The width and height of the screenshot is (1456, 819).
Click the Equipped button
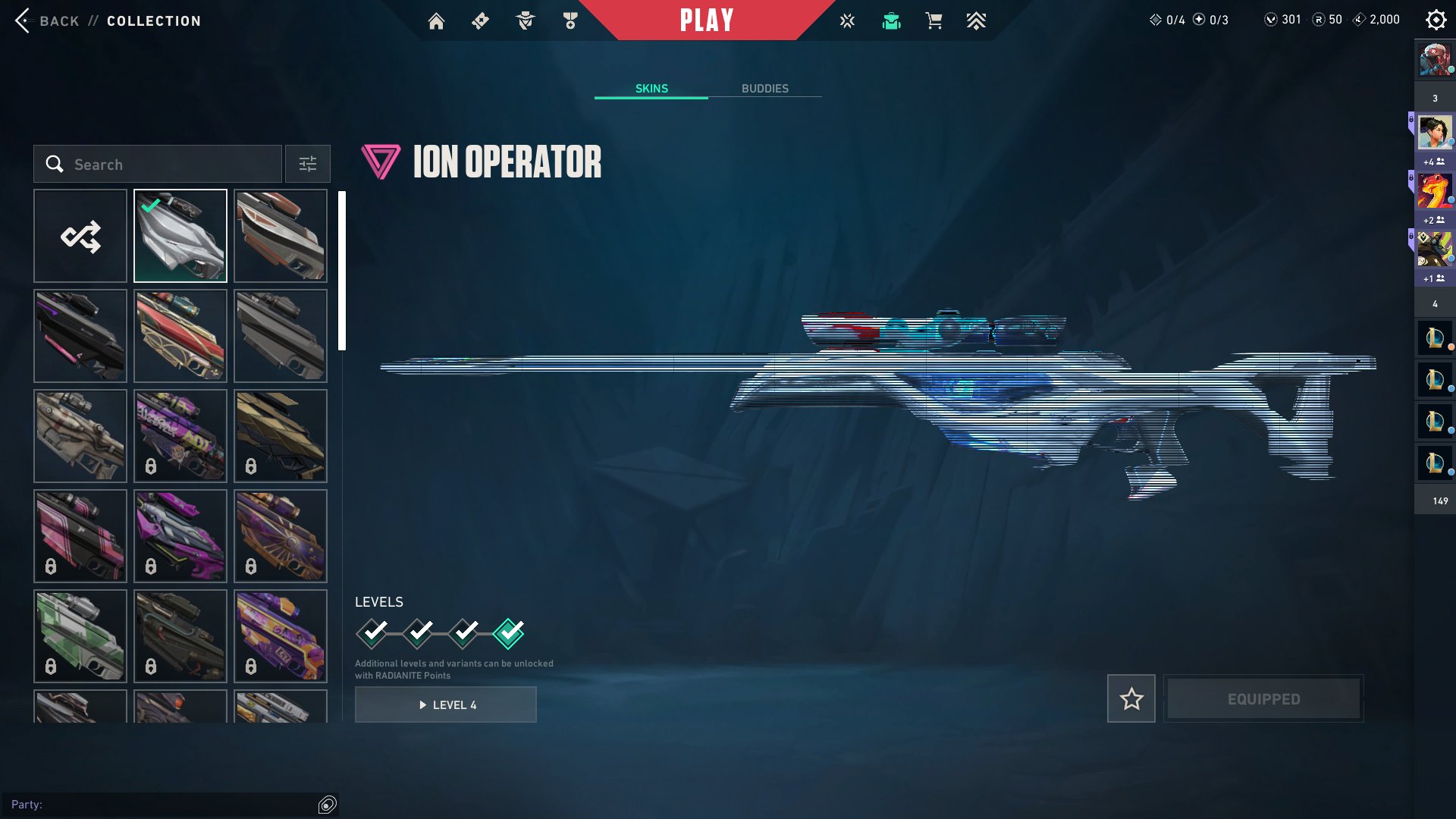pos(1263,698)
